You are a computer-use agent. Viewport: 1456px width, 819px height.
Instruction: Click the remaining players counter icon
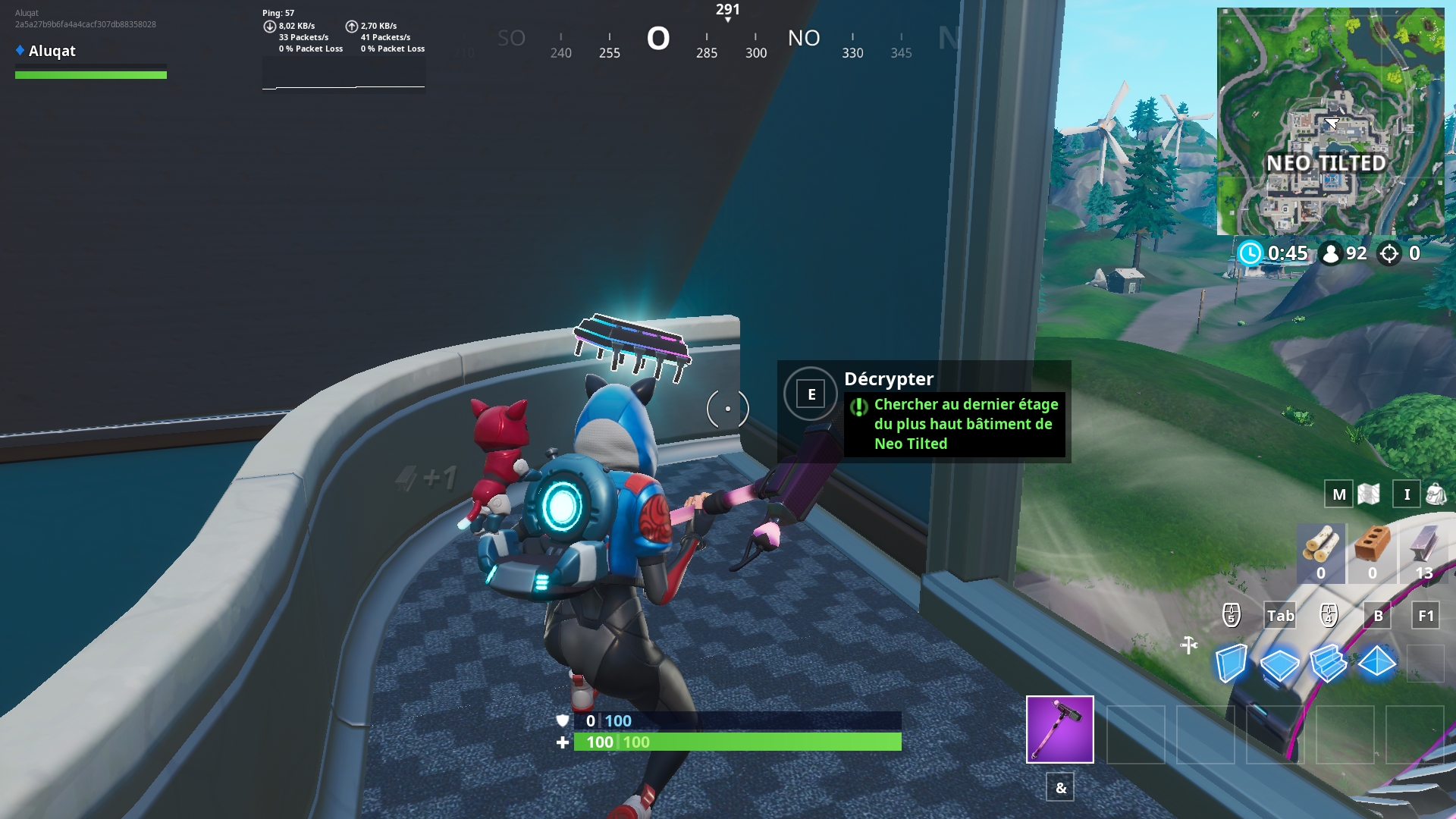[1332, 254]
